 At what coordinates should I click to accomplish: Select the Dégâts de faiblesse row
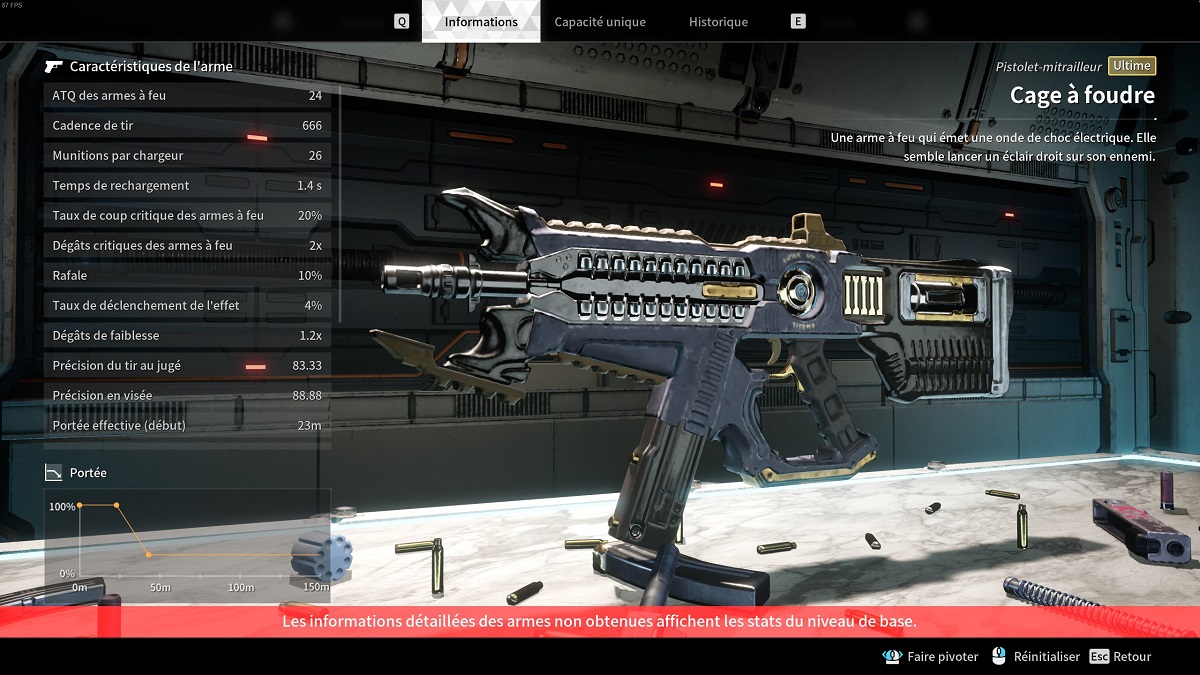(187, 336)
